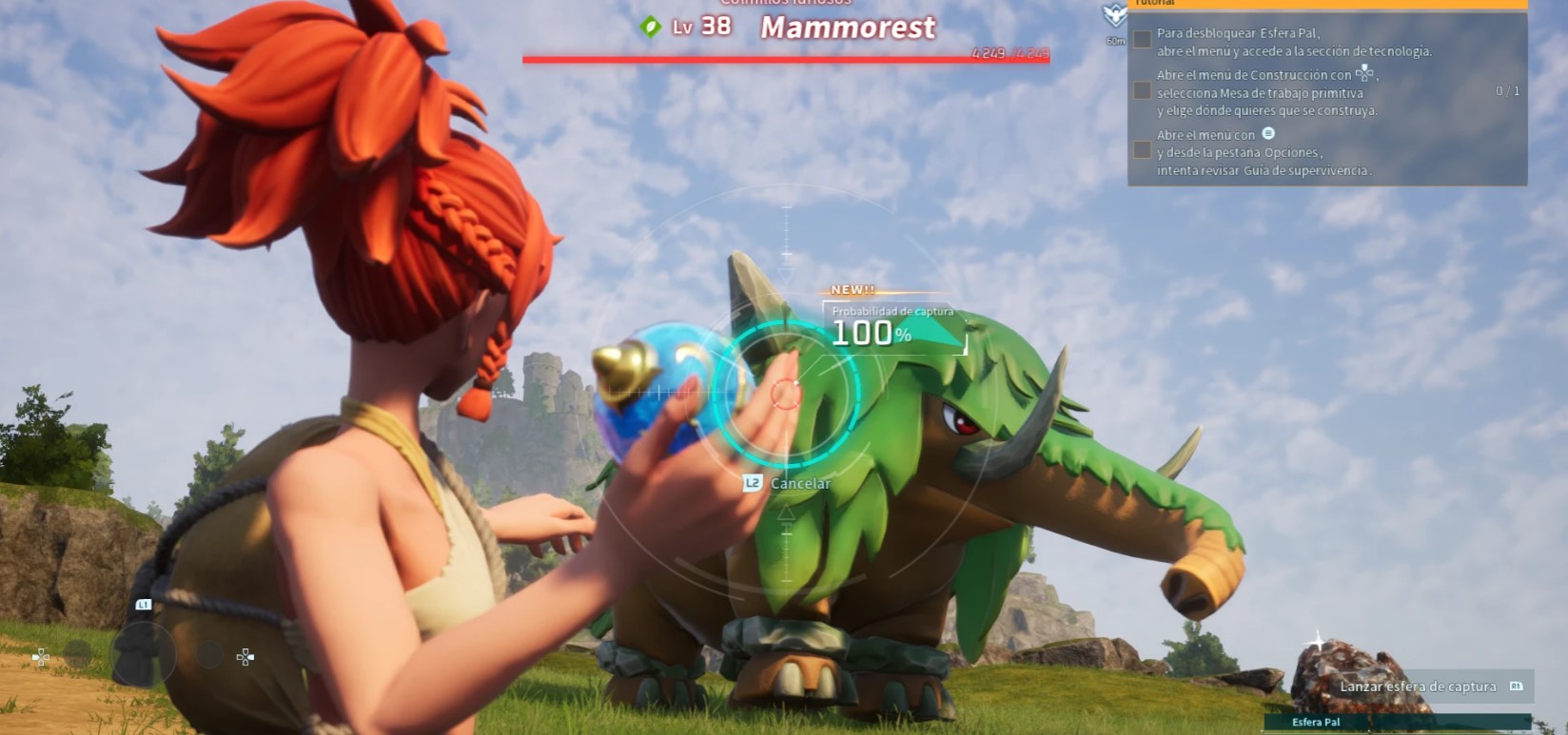The width and height of the screenshot is (1568, 735).
Task: Check the Guía de supervivencia objective box
Action: coord(1142,150)
